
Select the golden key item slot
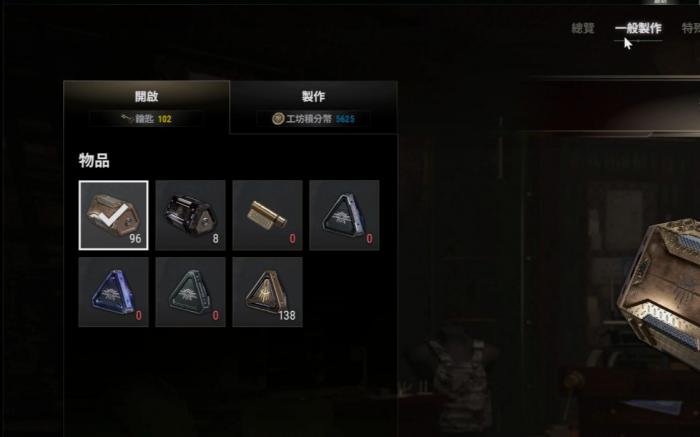click(267, 215)
